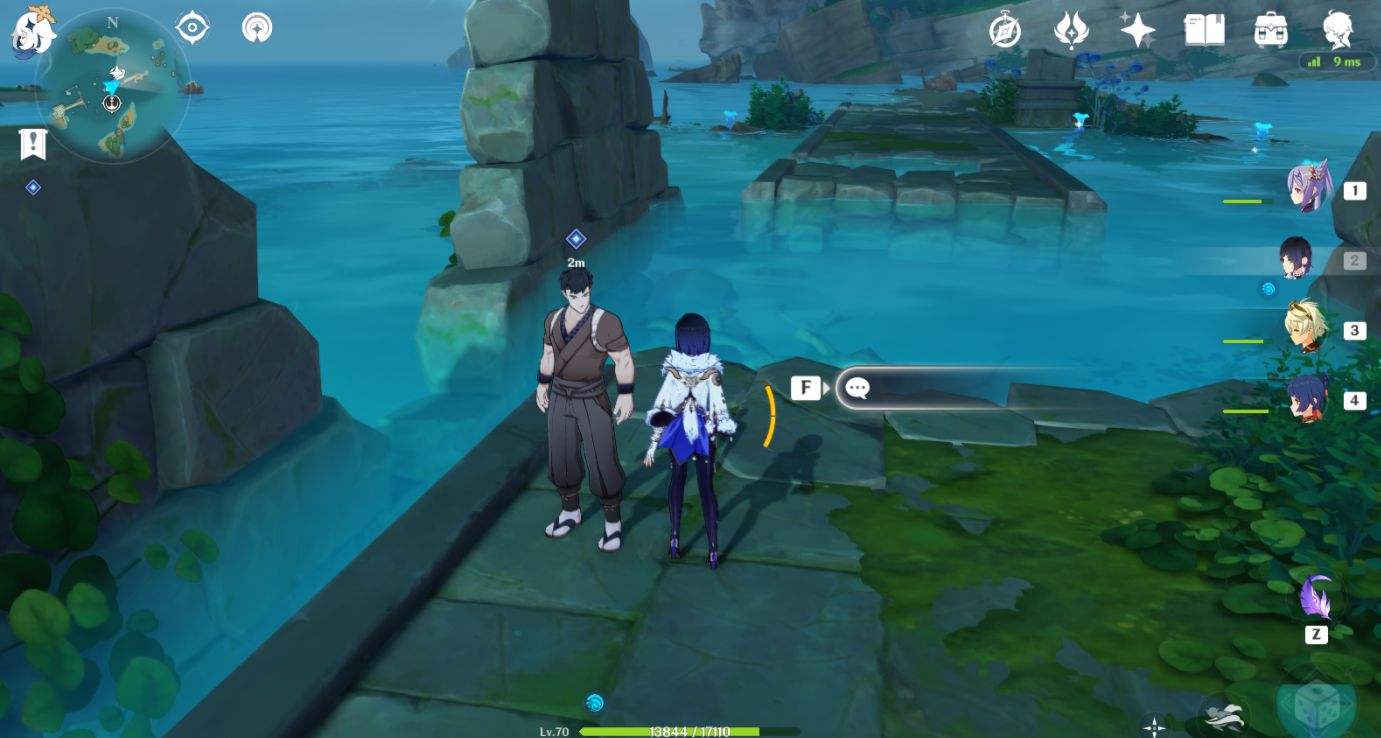The image size is (1381, 738).
Task: Open the events timer compass icon
Action: 1008,30
